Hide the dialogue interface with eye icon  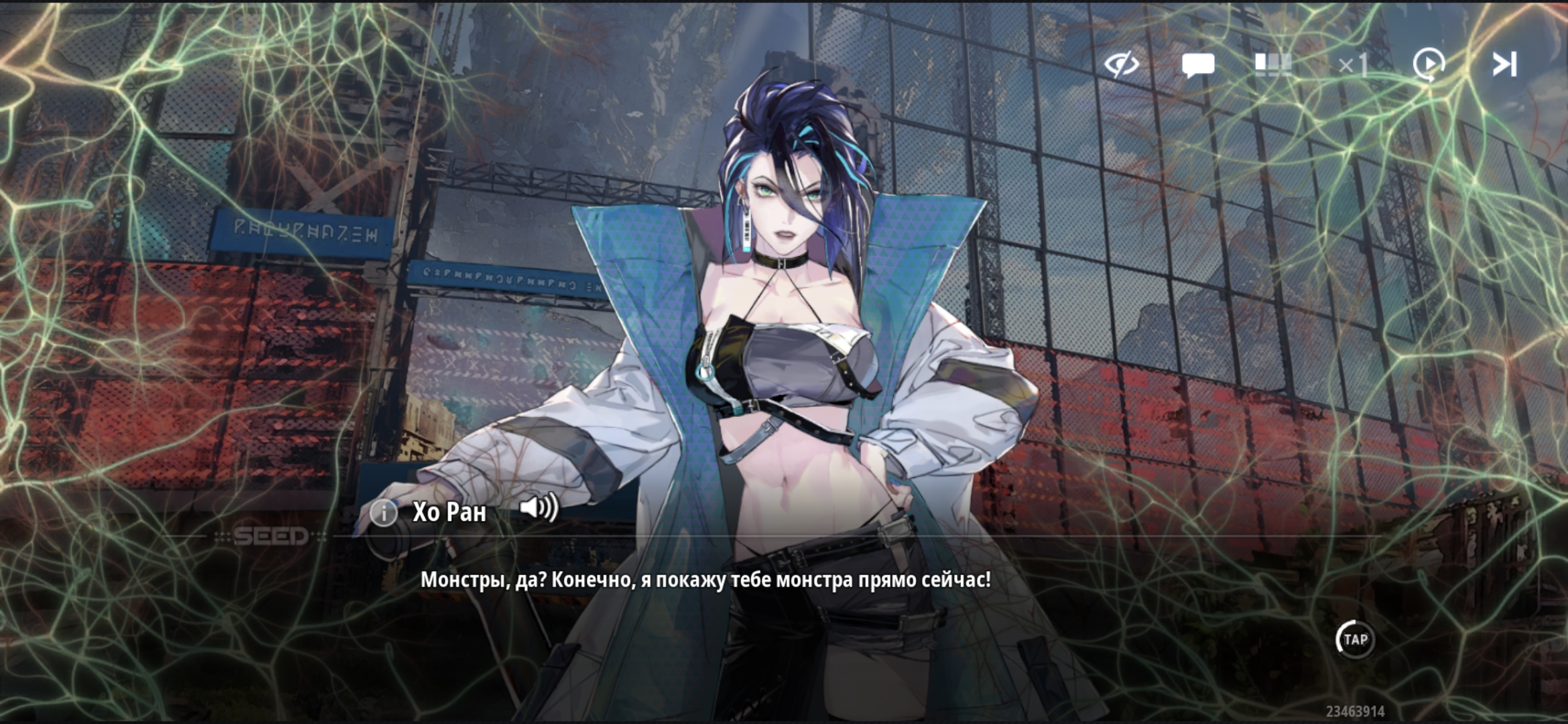point(1122,65)
